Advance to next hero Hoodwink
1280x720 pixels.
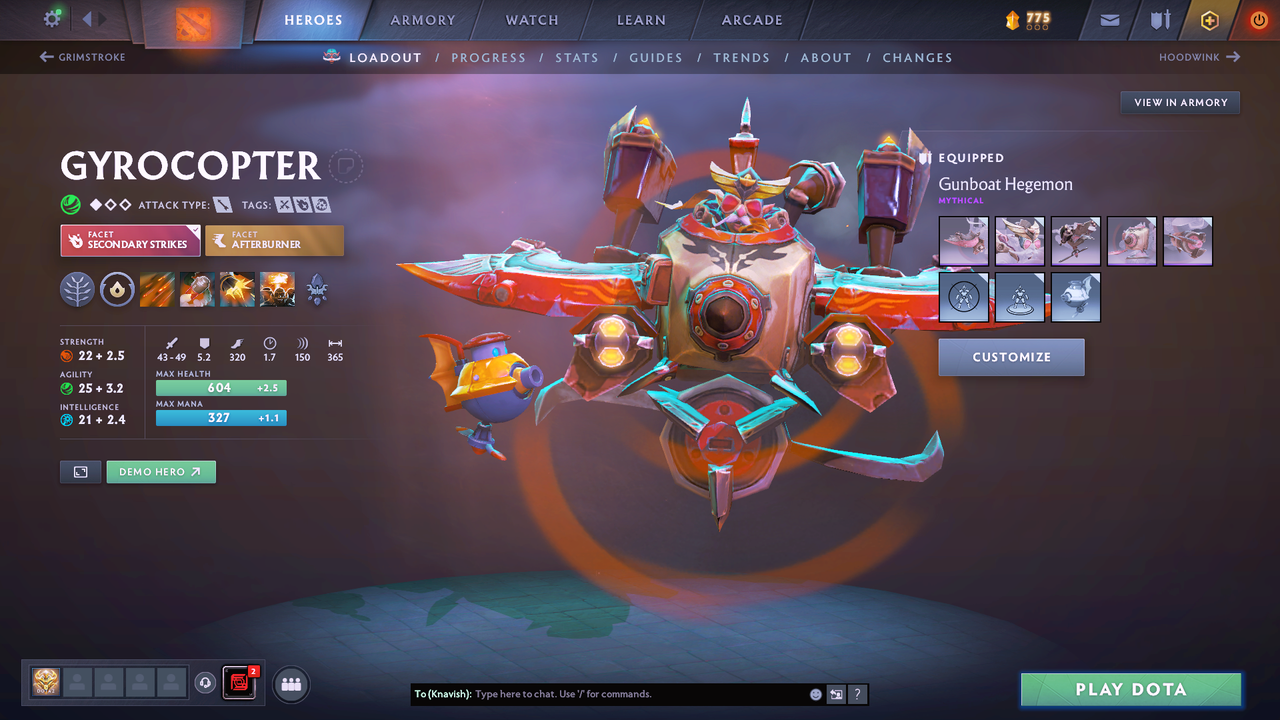[1196, 57]
